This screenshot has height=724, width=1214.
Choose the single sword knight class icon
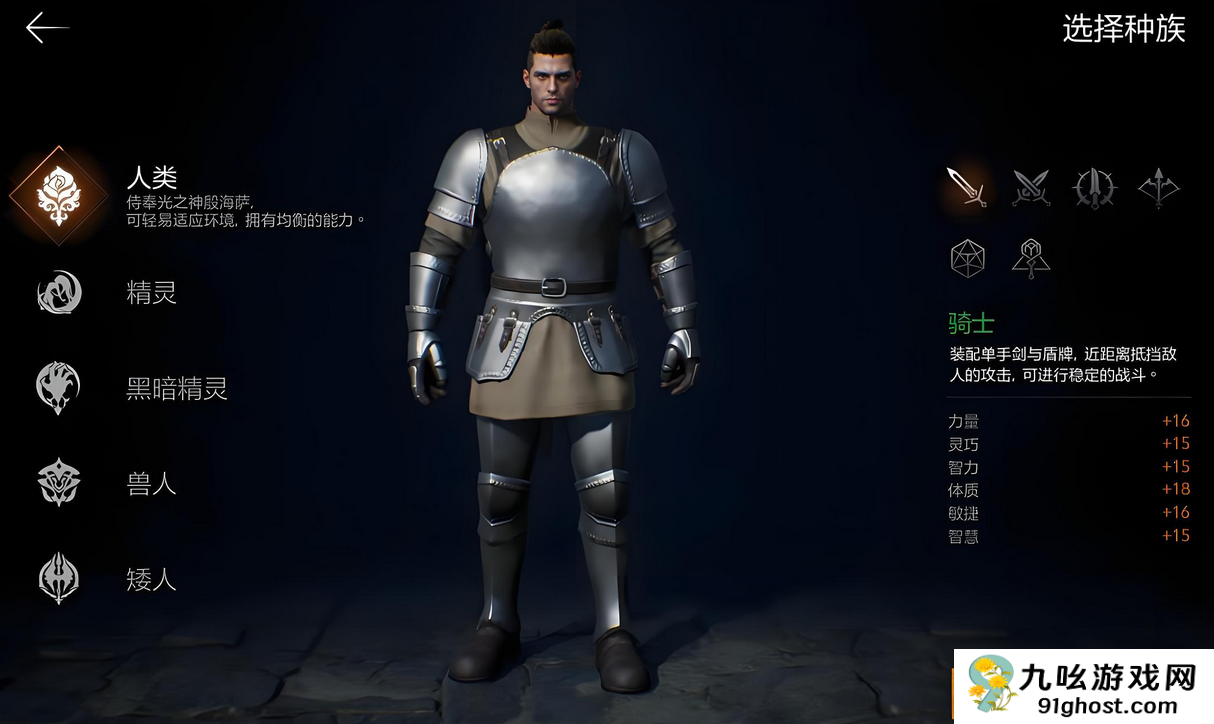coord(967,187)
